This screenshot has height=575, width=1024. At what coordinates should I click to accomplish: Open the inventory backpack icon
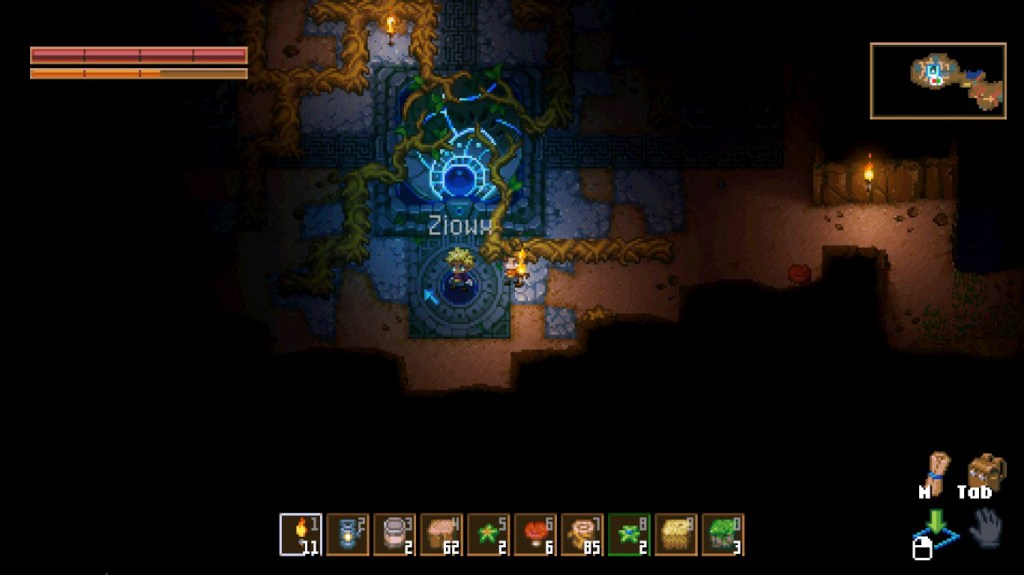pyautogui.click(x=984, y=472)
